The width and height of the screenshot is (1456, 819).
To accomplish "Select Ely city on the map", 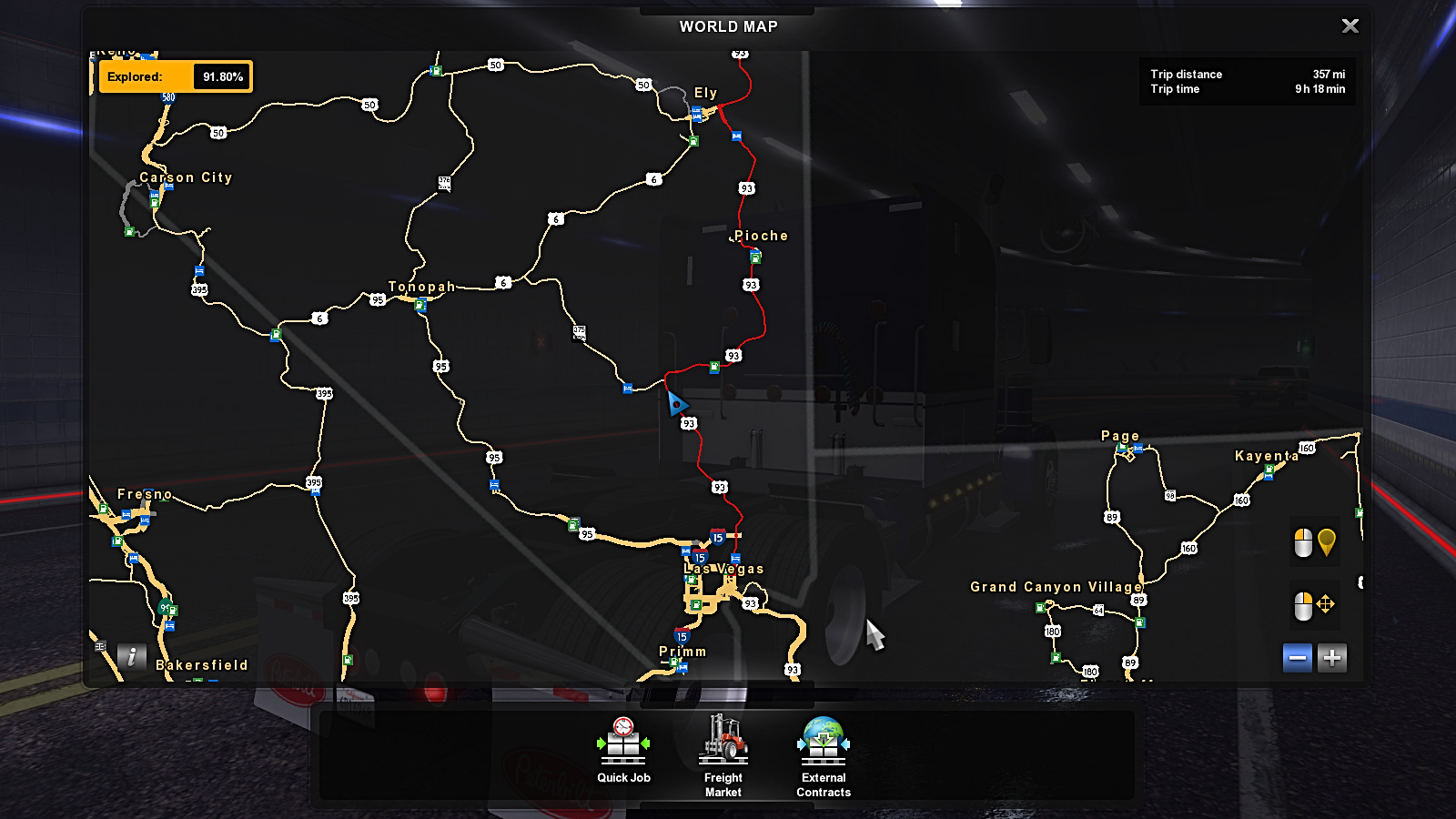I will coord(705,93).
